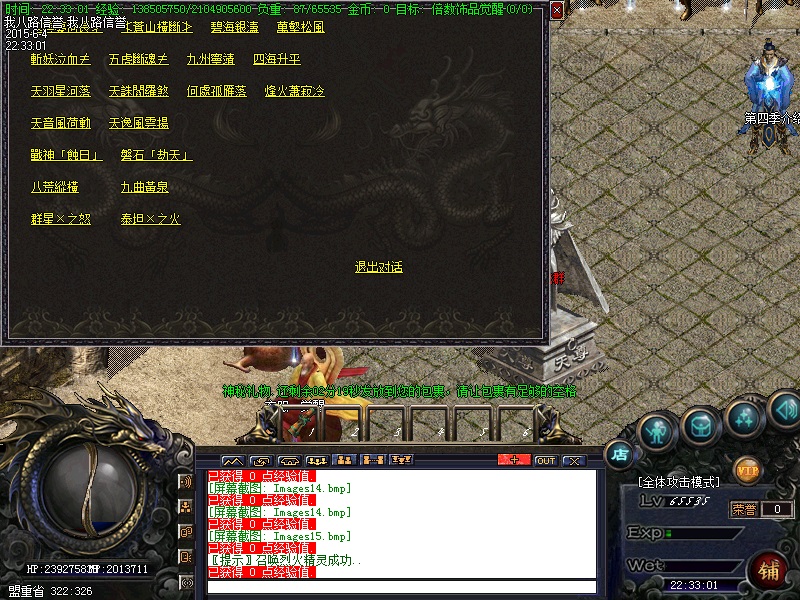The image size is (800, 600).
Task: Choose the 烽火蕭寂冷 option
Action: [x=294, y=91]
